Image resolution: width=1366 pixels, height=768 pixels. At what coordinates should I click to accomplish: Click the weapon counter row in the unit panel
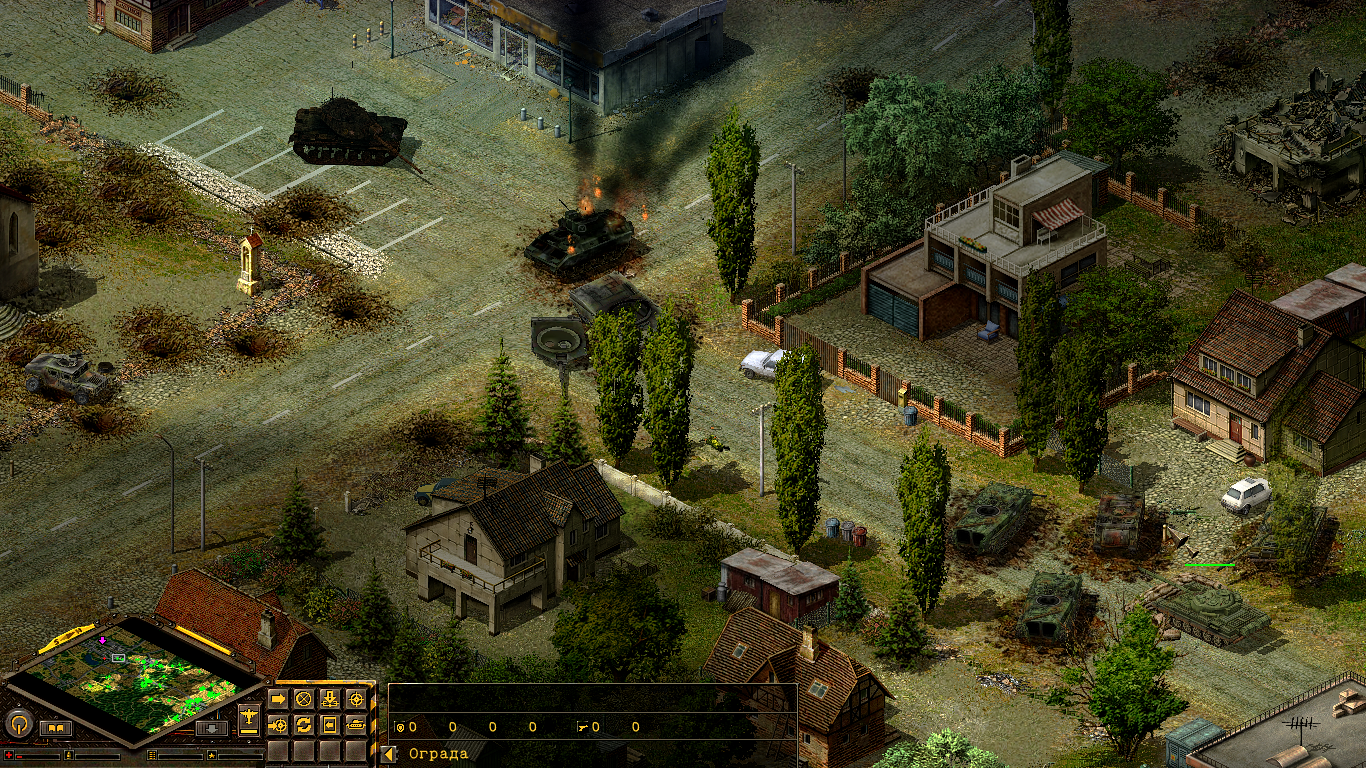tap(583, 727)
